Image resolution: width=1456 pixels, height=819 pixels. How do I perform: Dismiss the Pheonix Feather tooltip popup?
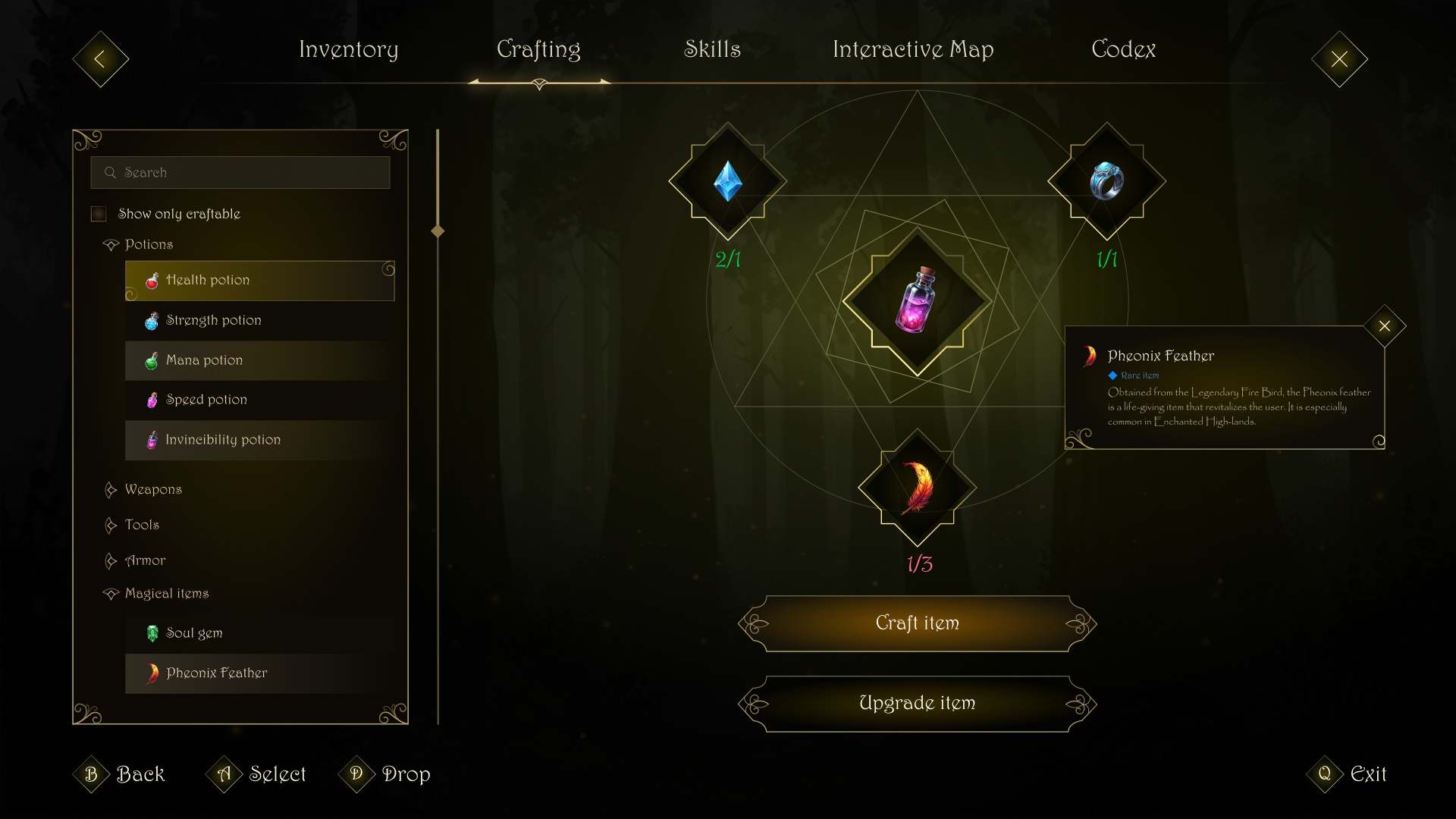(1385, 326)
